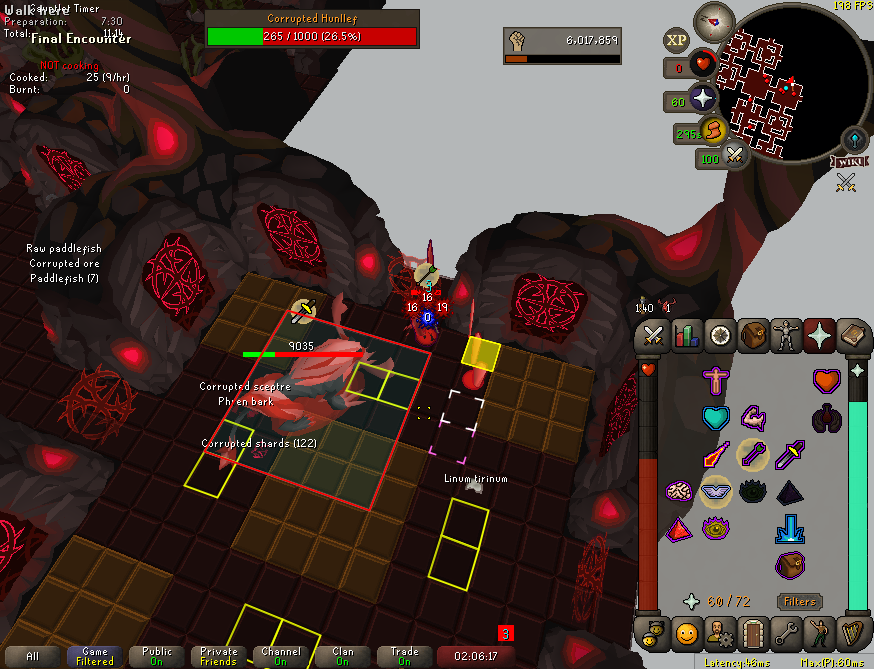Select the Game chat filter tab

(95, 656)
